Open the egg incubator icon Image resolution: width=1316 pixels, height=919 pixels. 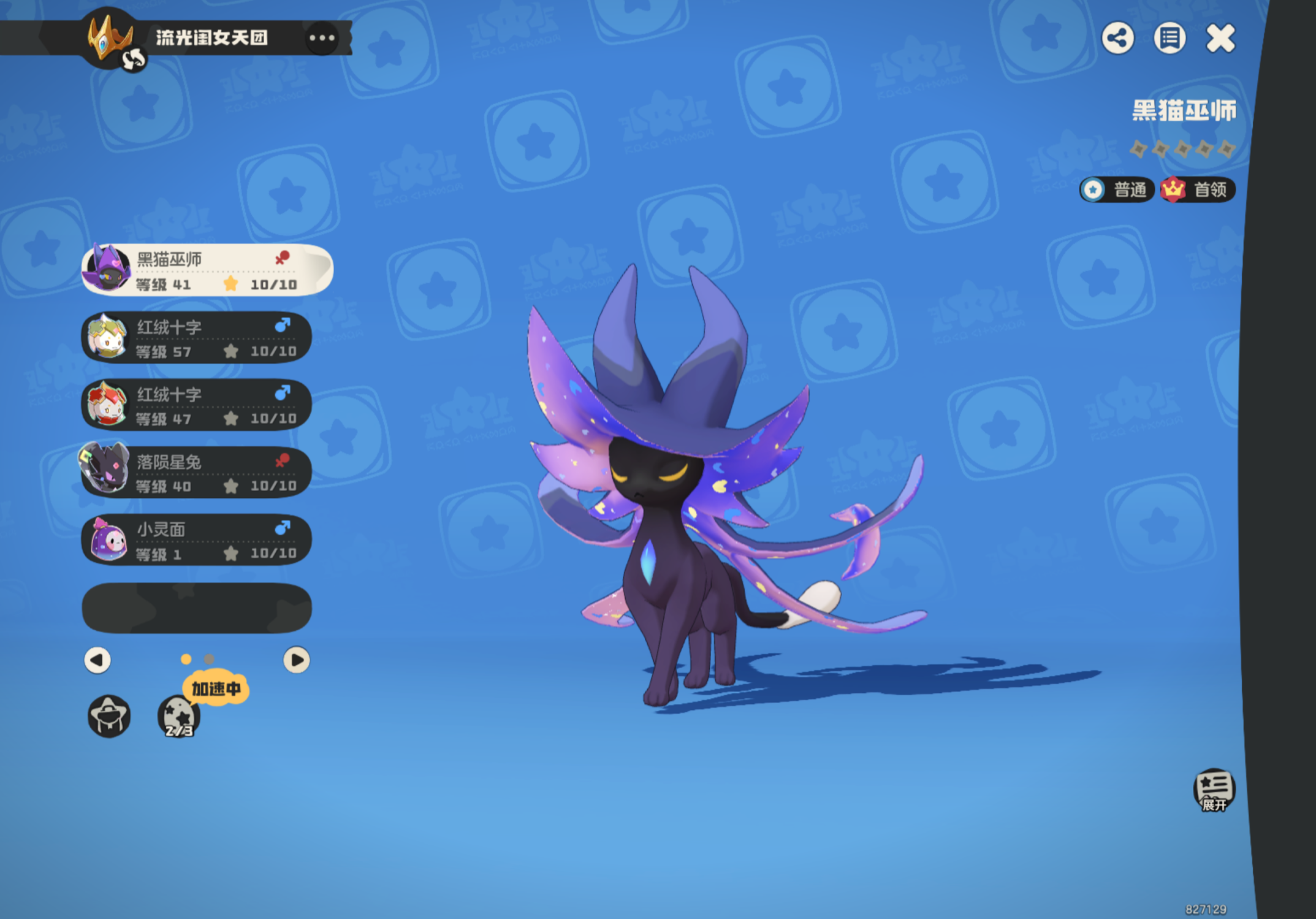(179, 715)
